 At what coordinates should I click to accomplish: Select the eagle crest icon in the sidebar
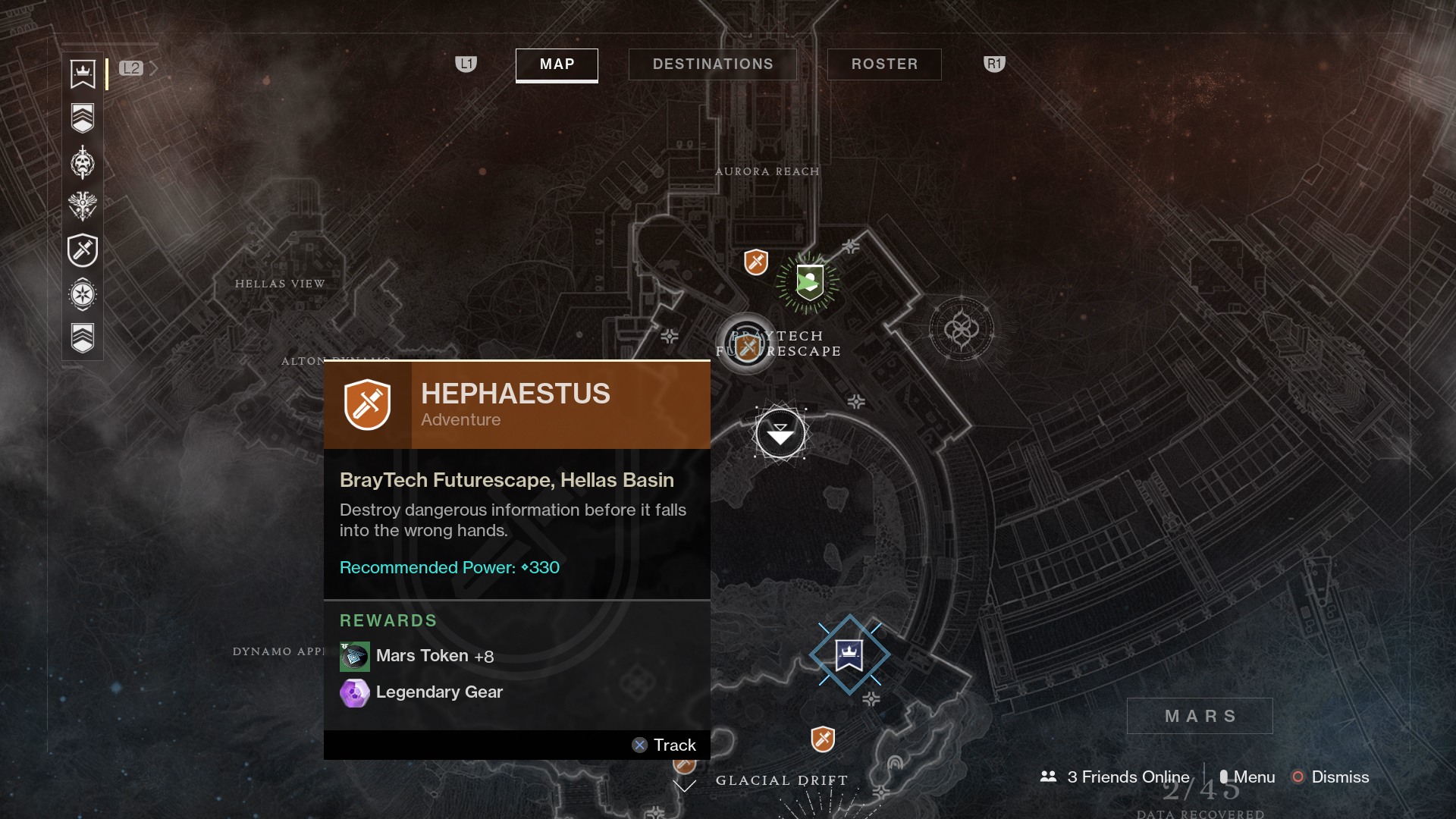[82, 205]
